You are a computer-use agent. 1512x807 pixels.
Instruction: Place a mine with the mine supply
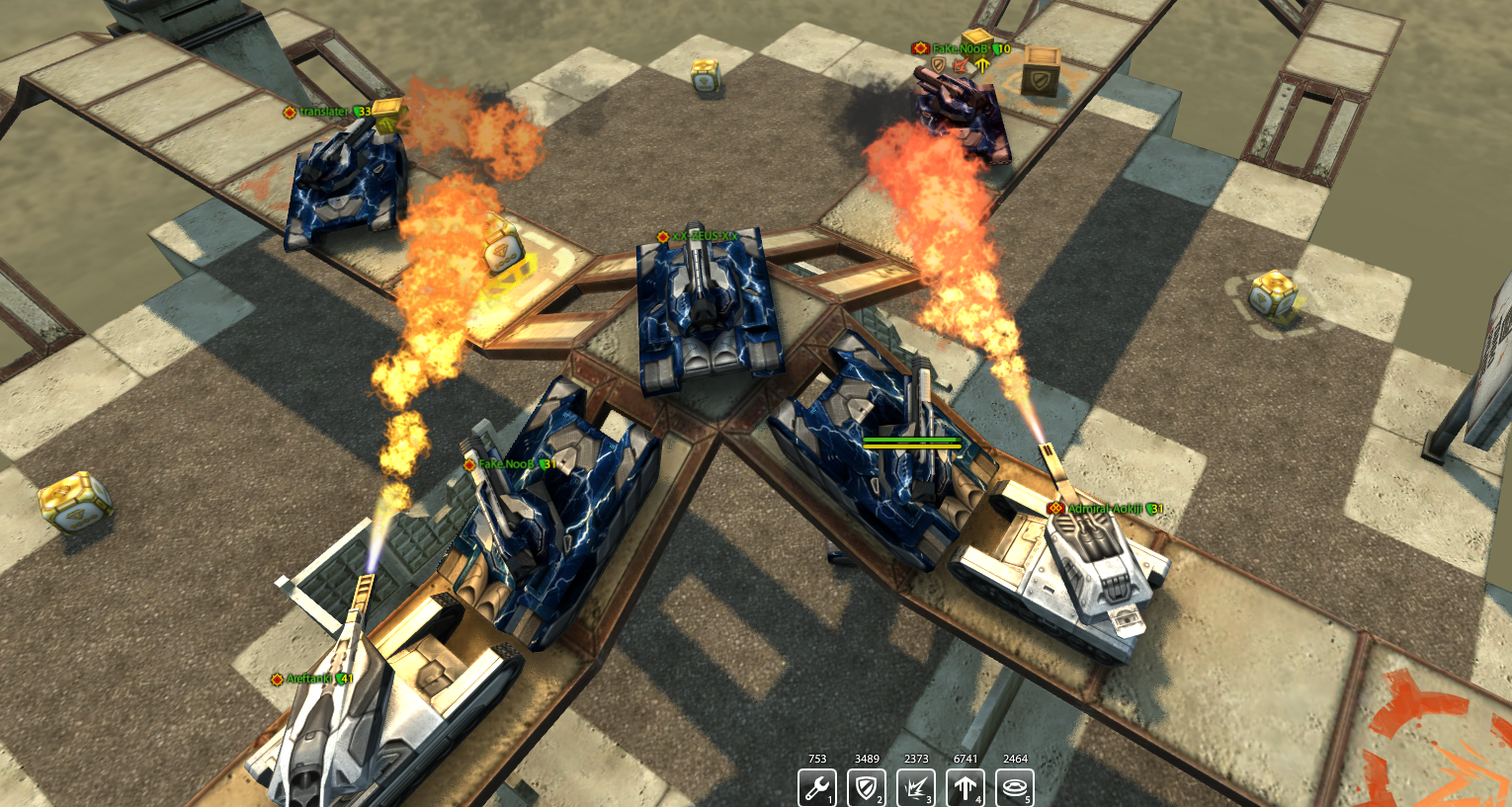point(1015,788)
